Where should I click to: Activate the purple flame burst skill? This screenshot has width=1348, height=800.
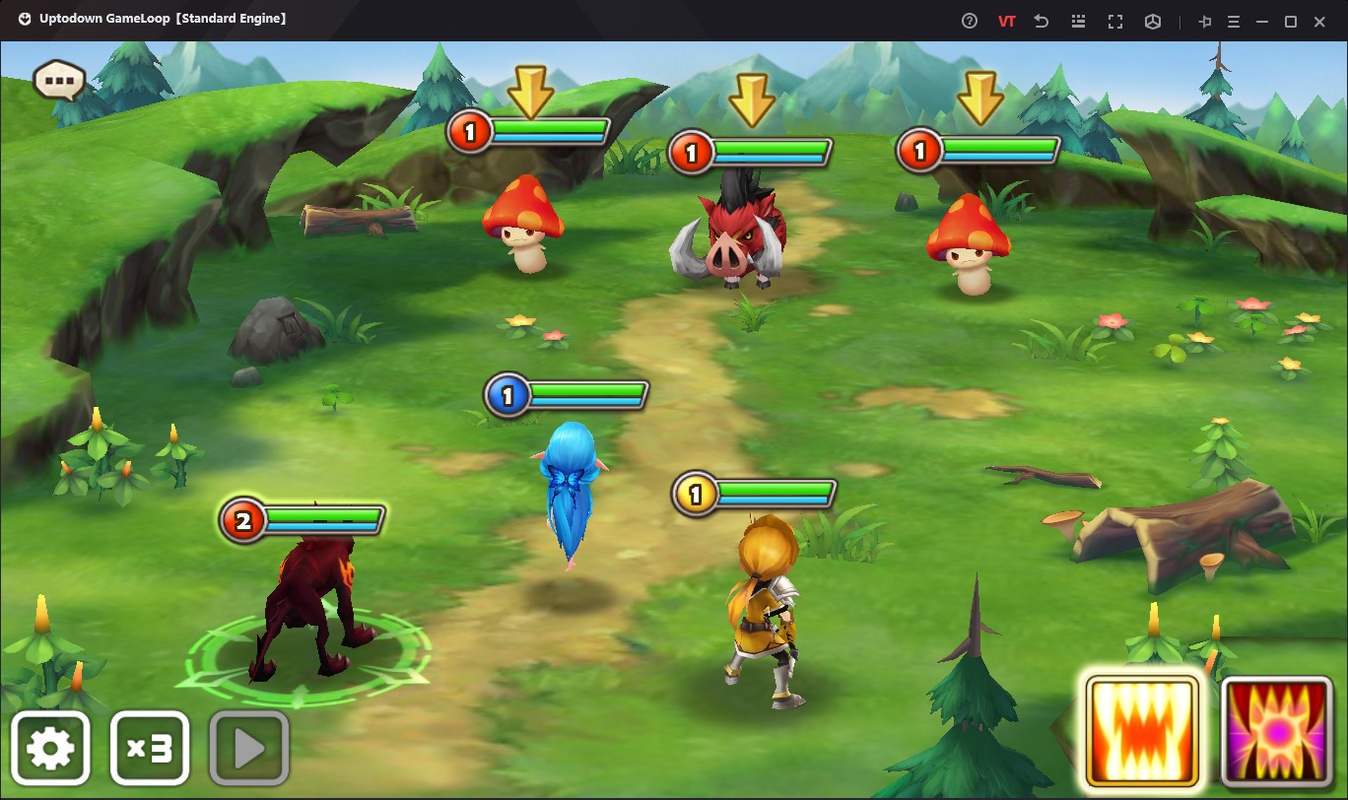point(1277,731)
